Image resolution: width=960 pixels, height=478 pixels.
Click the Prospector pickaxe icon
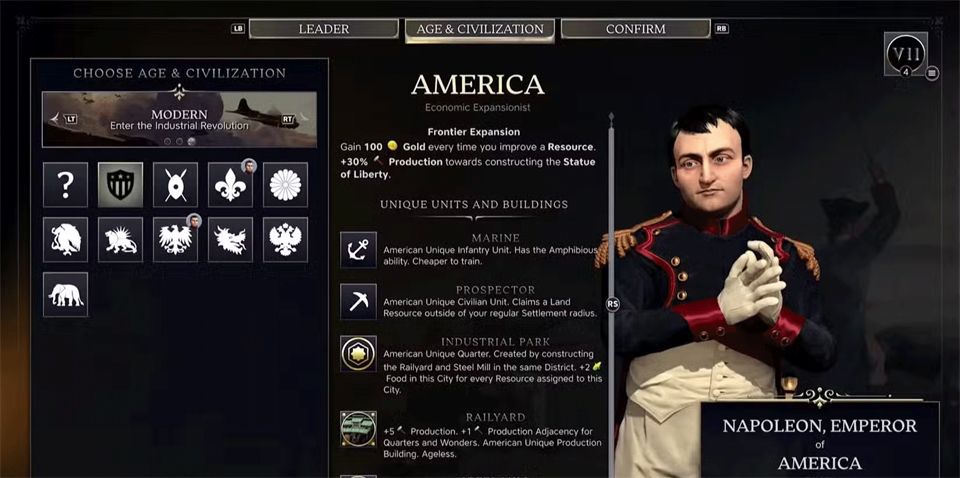click(x=358, y=301)
